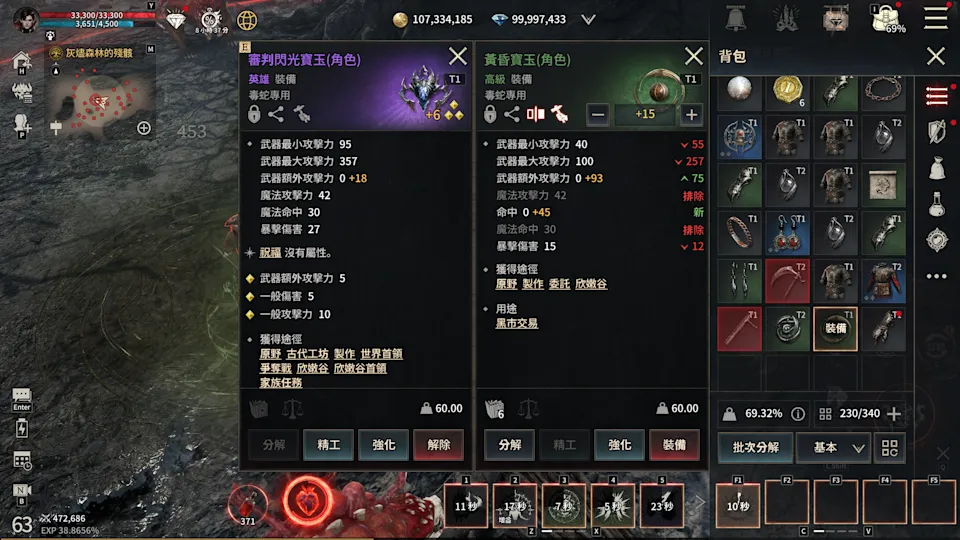Expand the currency dropdown arrow beside the diamonds

tap(588, 19)
